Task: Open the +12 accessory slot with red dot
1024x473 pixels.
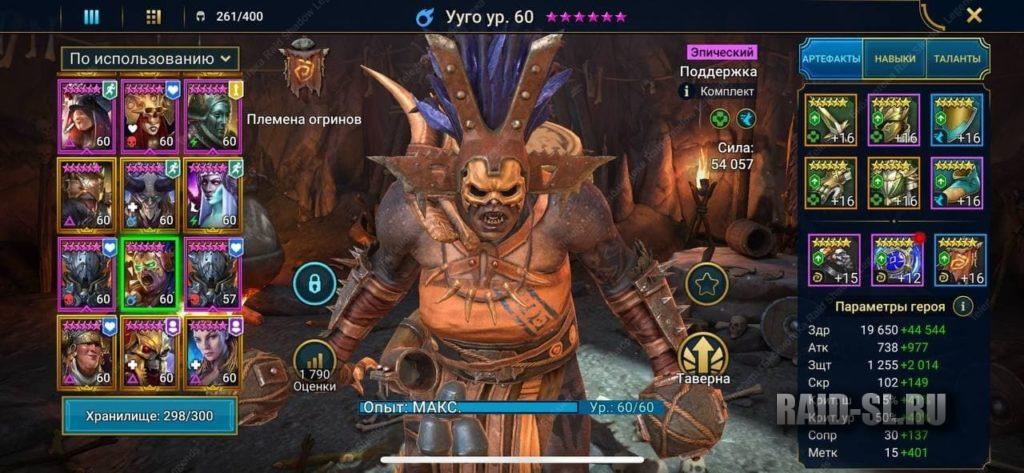Action: 895,259
